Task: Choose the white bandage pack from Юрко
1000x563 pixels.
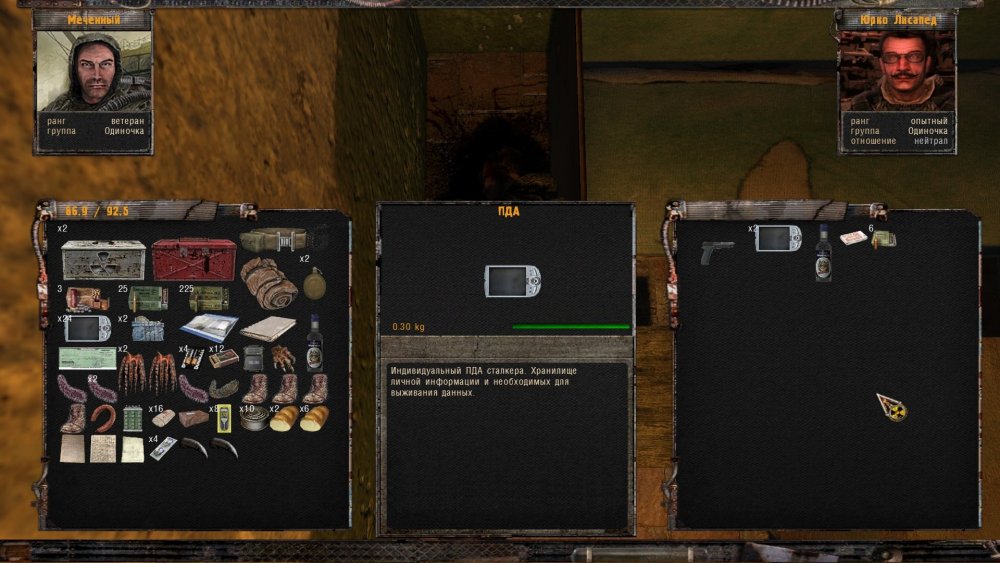Action: tap(852, 238)
